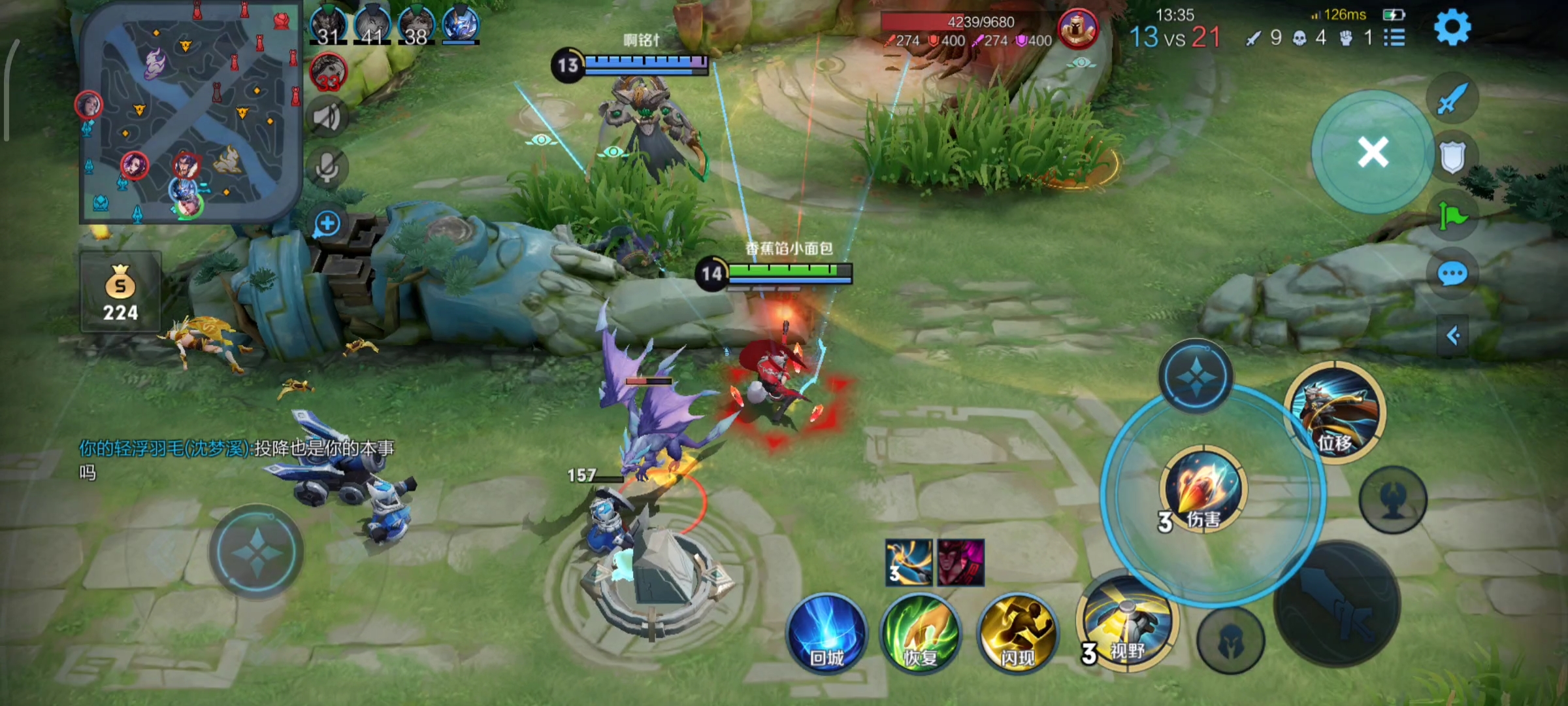Open the quick chat bubble button
This screenshot has height=706, width=1568.
[1452, 274]
